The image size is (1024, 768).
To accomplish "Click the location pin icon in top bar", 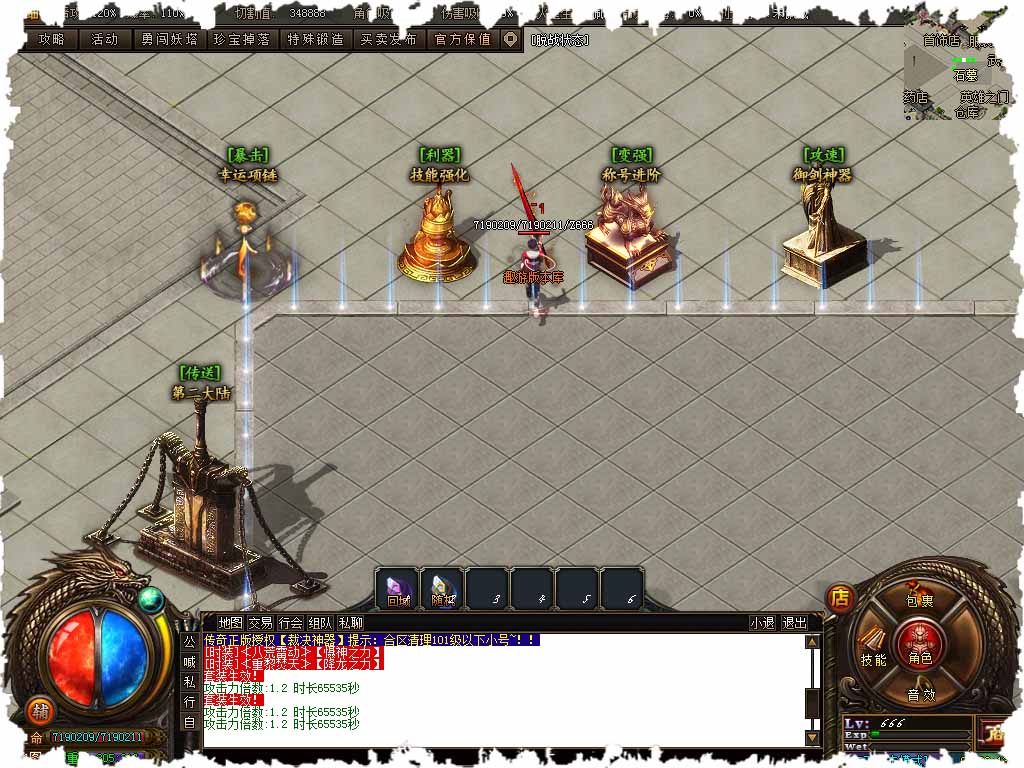I will [510, 39].
